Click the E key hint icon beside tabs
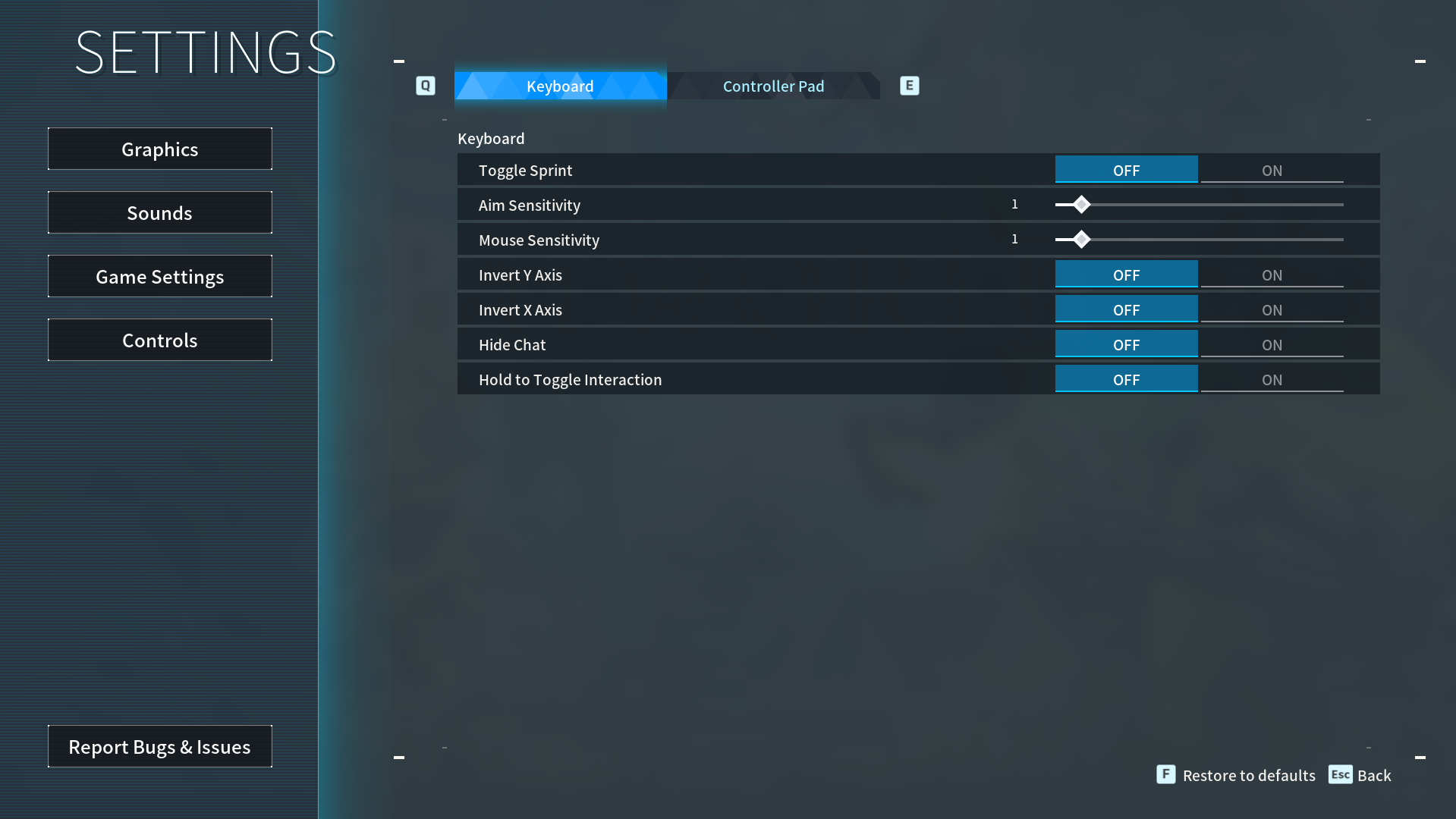Image resolution: width=1456 pixels, height=819 pixels. [x=909, y=86]
